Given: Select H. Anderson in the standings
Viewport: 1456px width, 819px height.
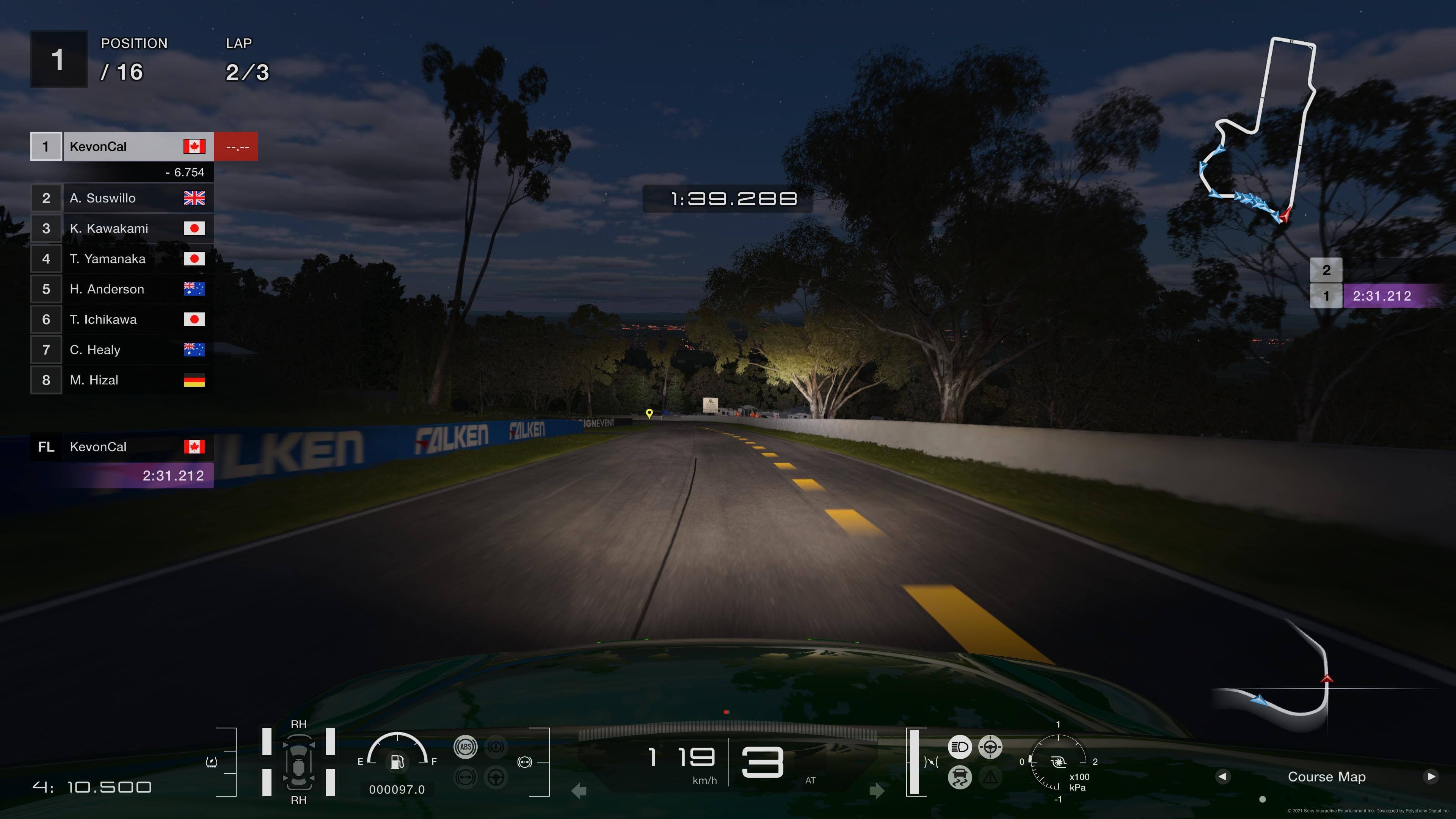Looking at the screenshot, I should pos(122,289).
